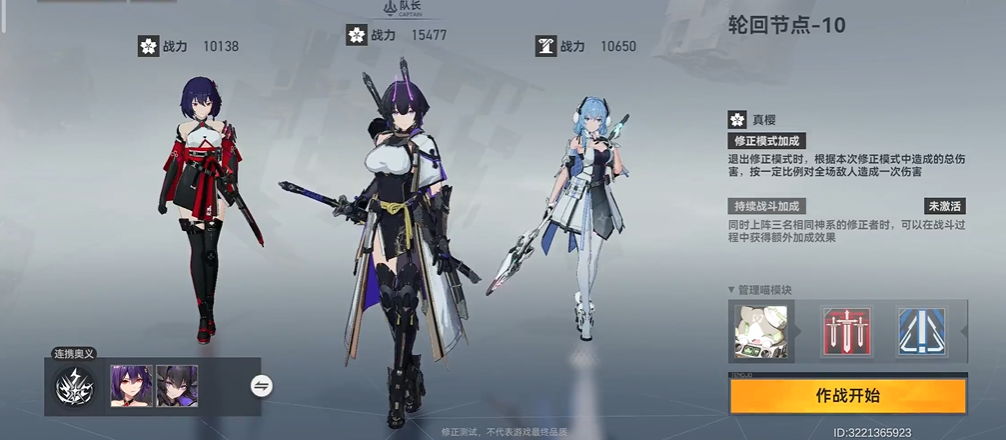
Task: Select the red-eyed purple-haired girl portrait
Action: (x=131, y=386)
